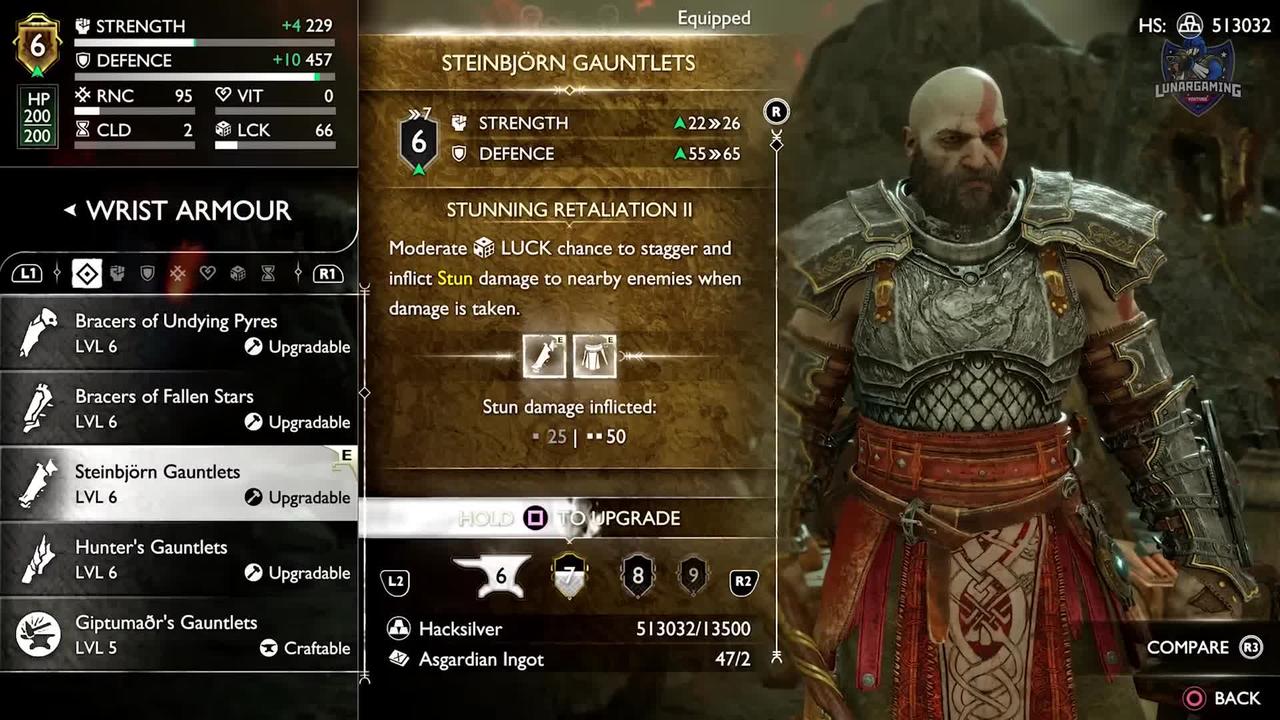
Task: Toggle the L1 filter category switch
Action: click(27, 272)
